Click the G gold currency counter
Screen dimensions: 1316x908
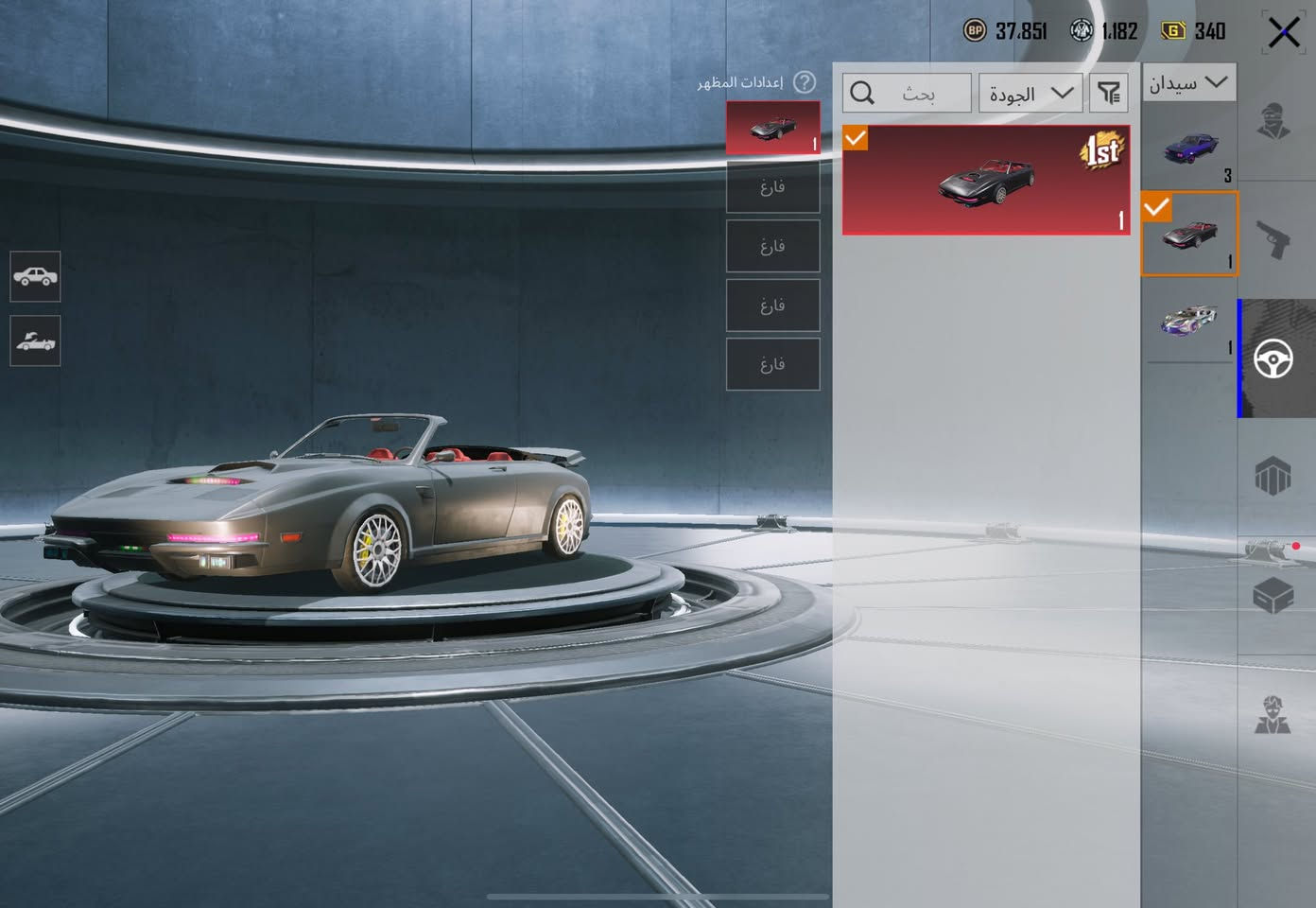coord(1194,31)
